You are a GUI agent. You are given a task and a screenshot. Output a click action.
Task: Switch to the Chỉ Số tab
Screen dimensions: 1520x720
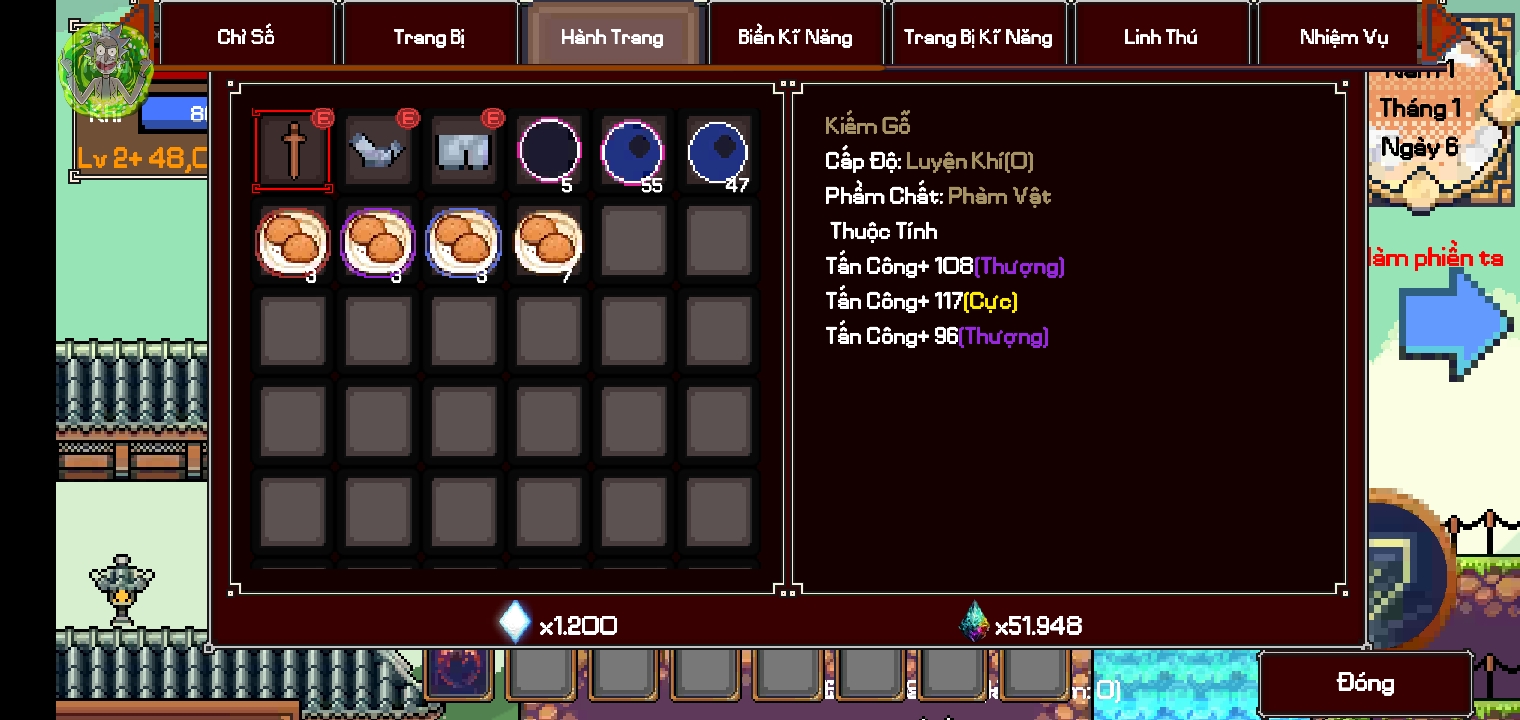click(x=245, y=37)
